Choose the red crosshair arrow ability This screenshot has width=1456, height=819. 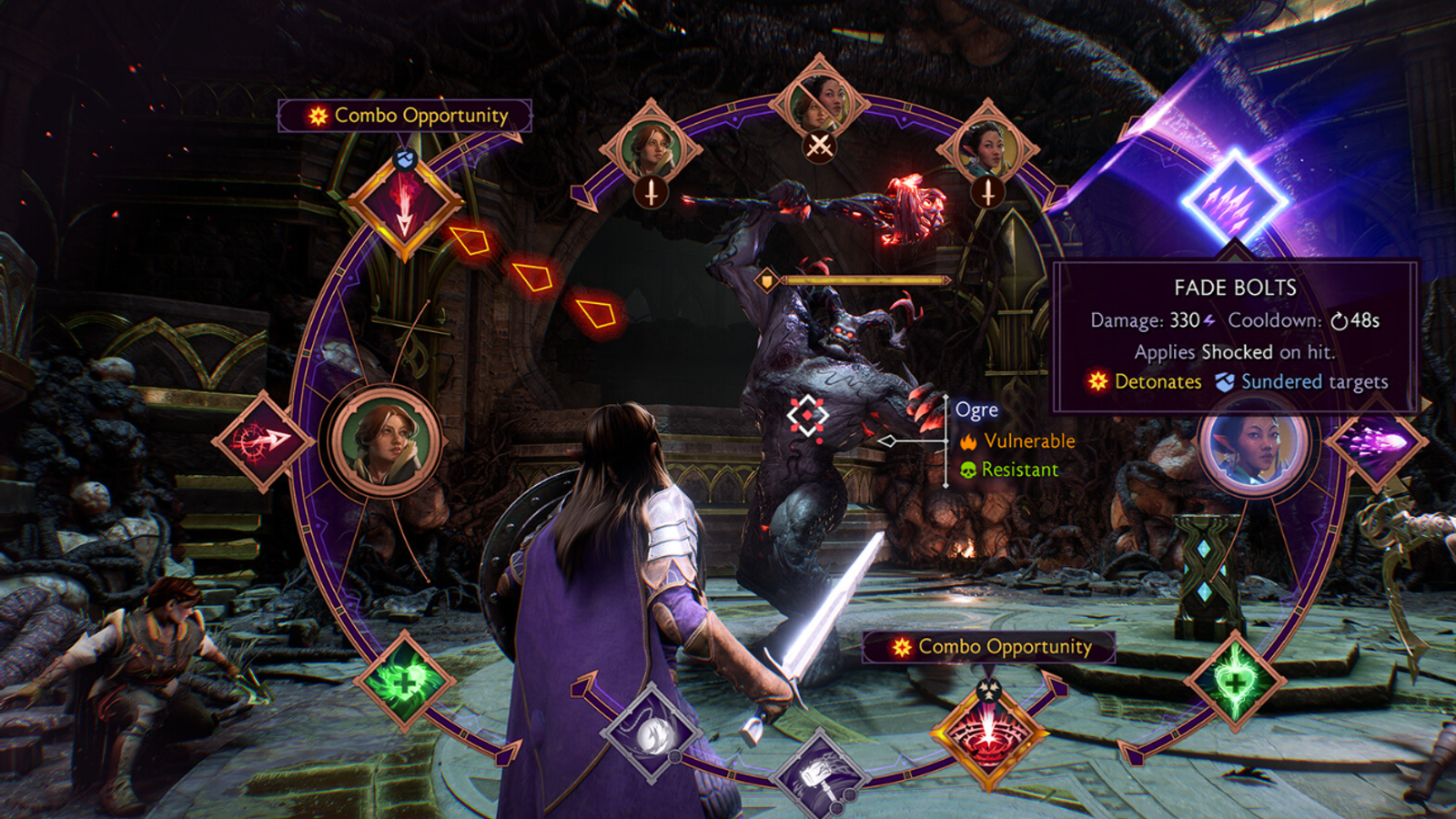pyautogui.click(x=263, y=441)
